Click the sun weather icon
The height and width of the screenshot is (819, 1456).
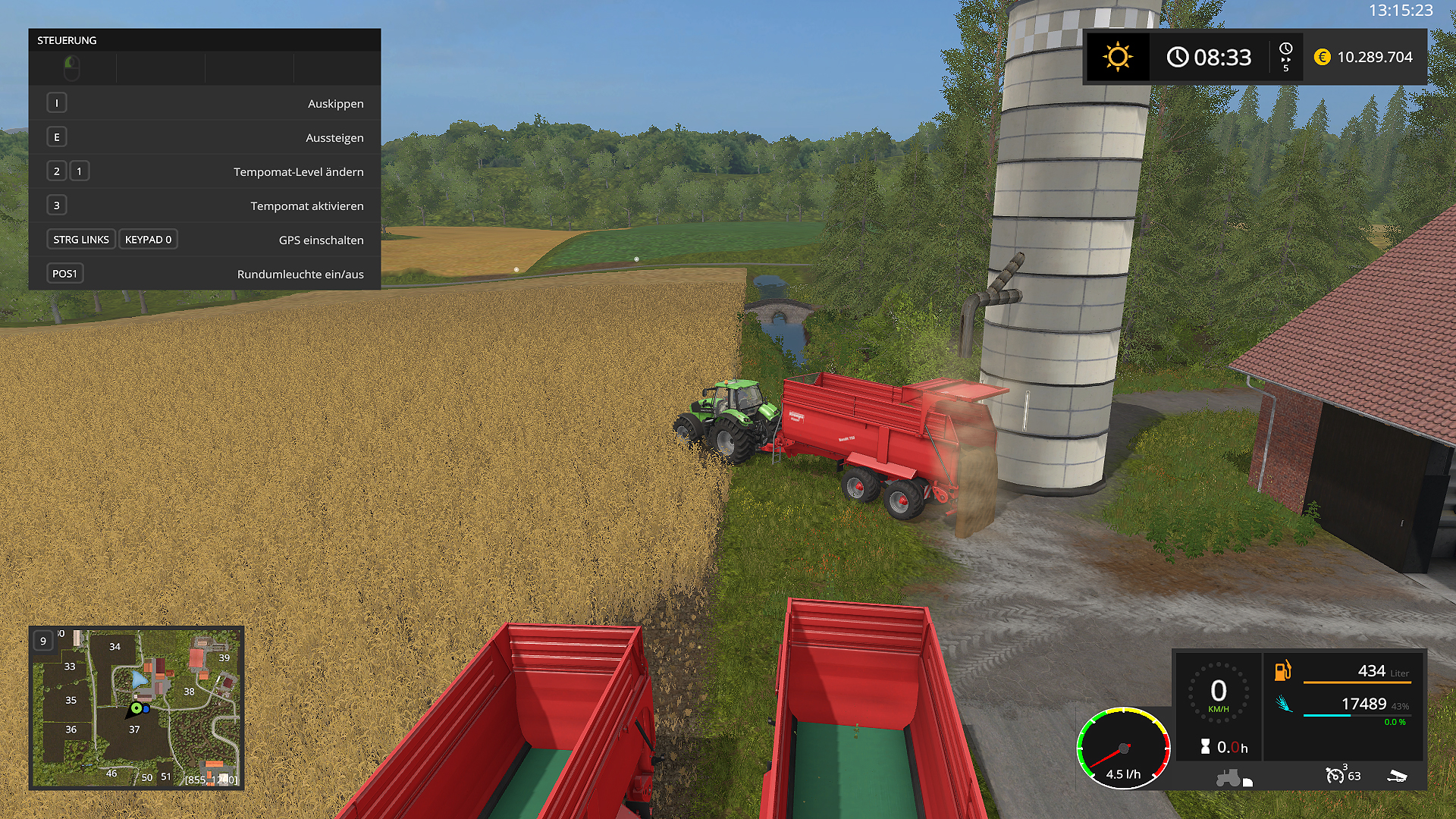pos(1117,57)
